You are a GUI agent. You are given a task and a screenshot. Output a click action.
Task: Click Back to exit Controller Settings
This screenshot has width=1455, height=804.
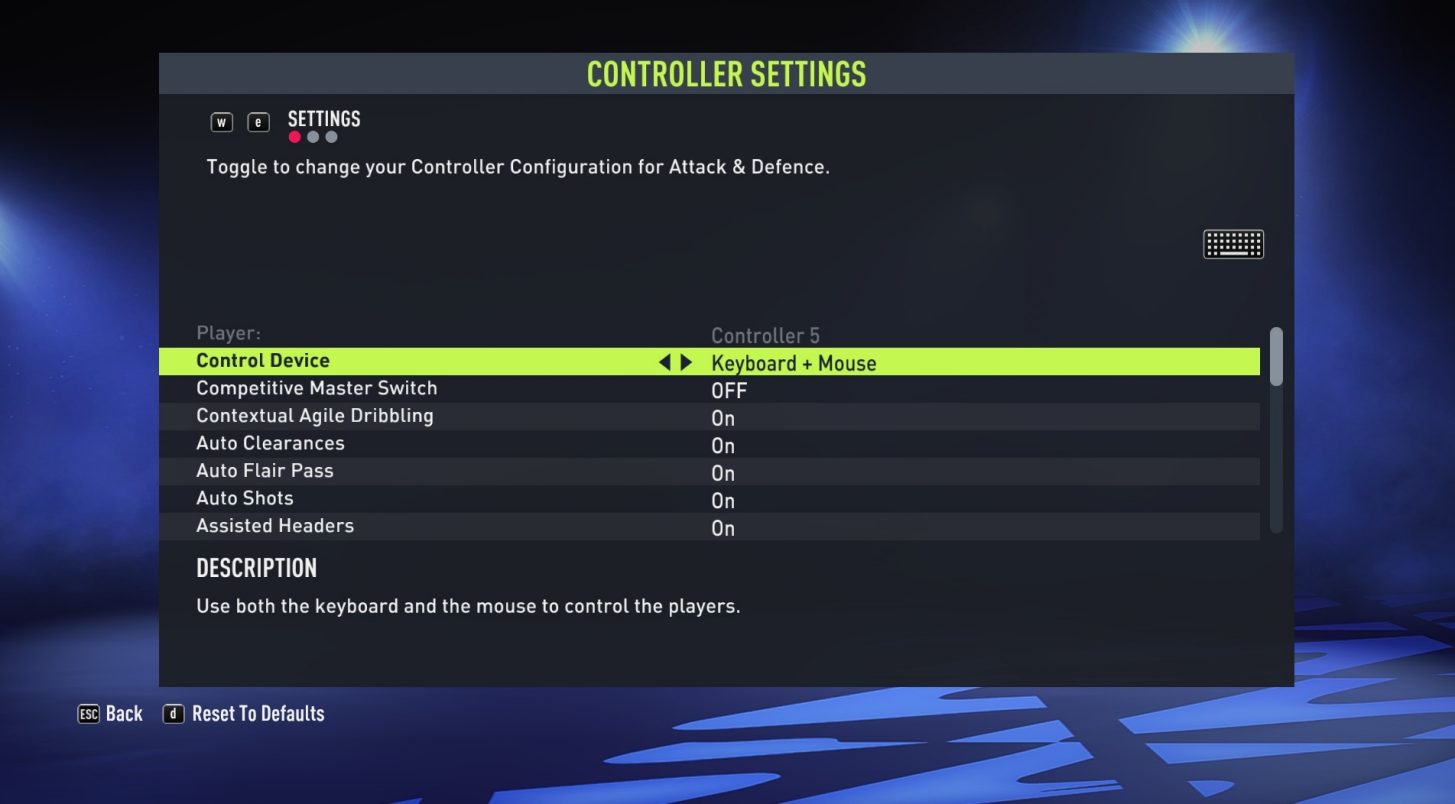click(x=124, y=713)
